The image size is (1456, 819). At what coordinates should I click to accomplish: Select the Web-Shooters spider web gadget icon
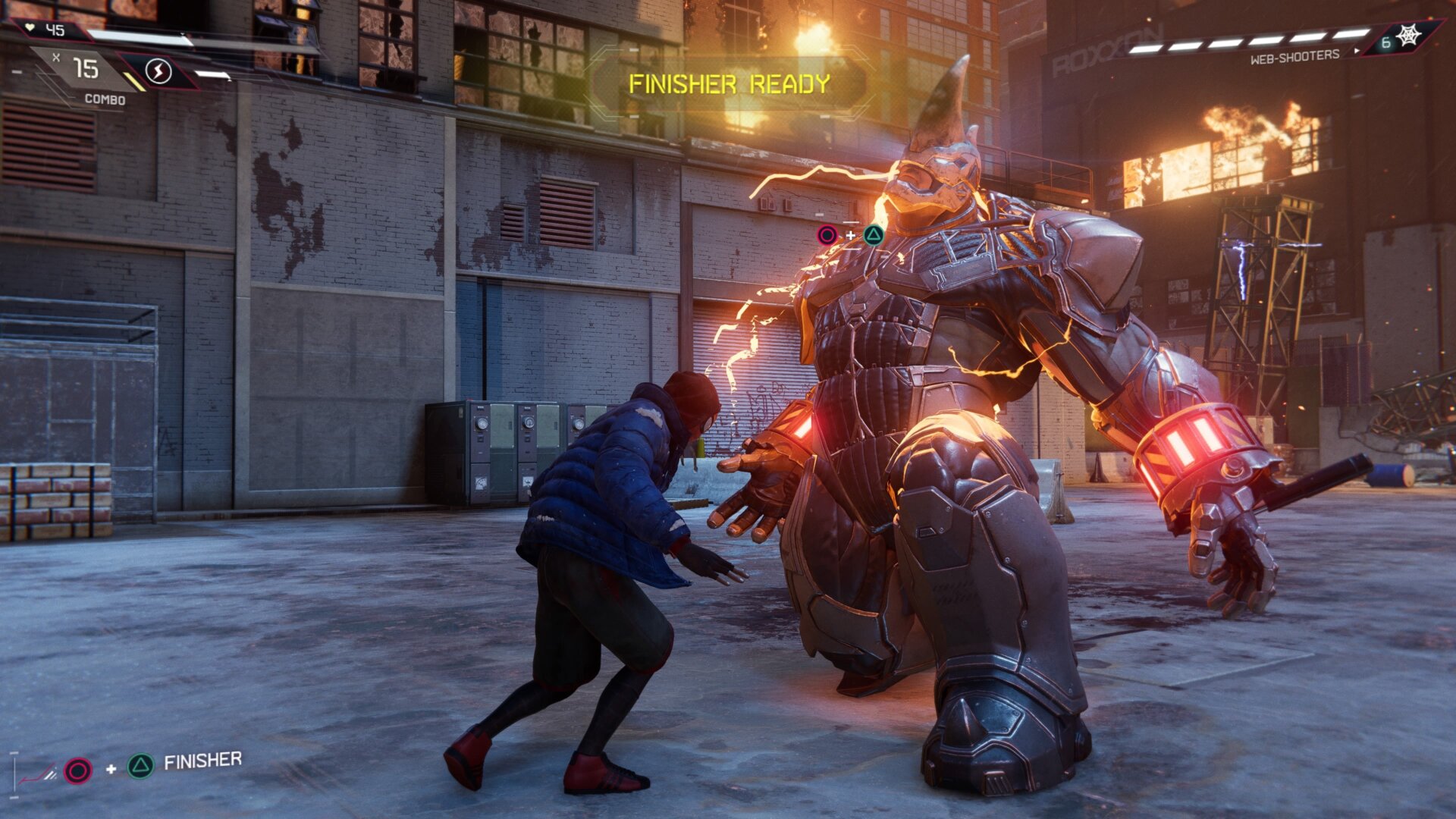tap(1408, 36)
